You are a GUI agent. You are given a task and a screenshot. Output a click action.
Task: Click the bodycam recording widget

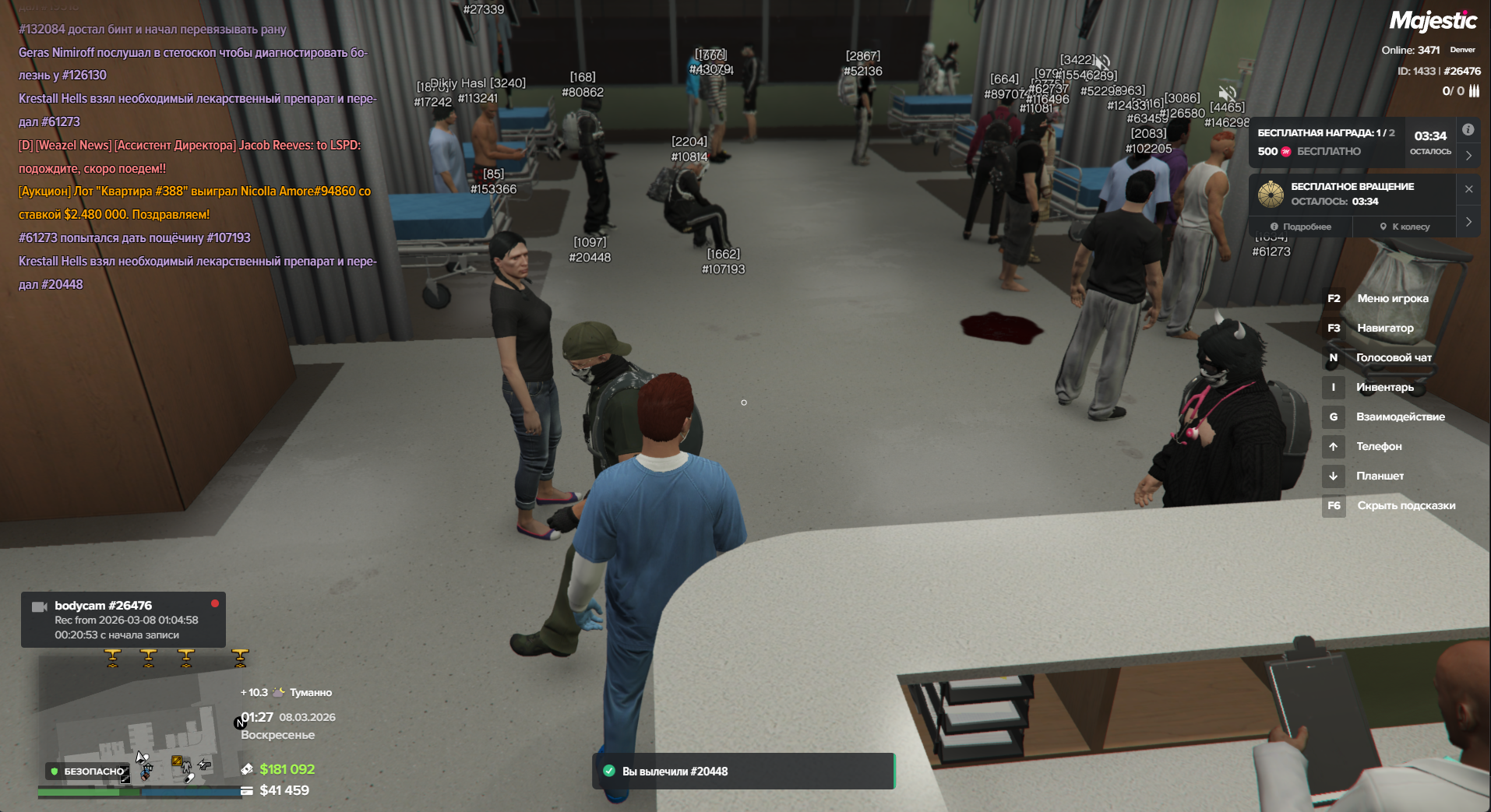click(x=123, y=620)
